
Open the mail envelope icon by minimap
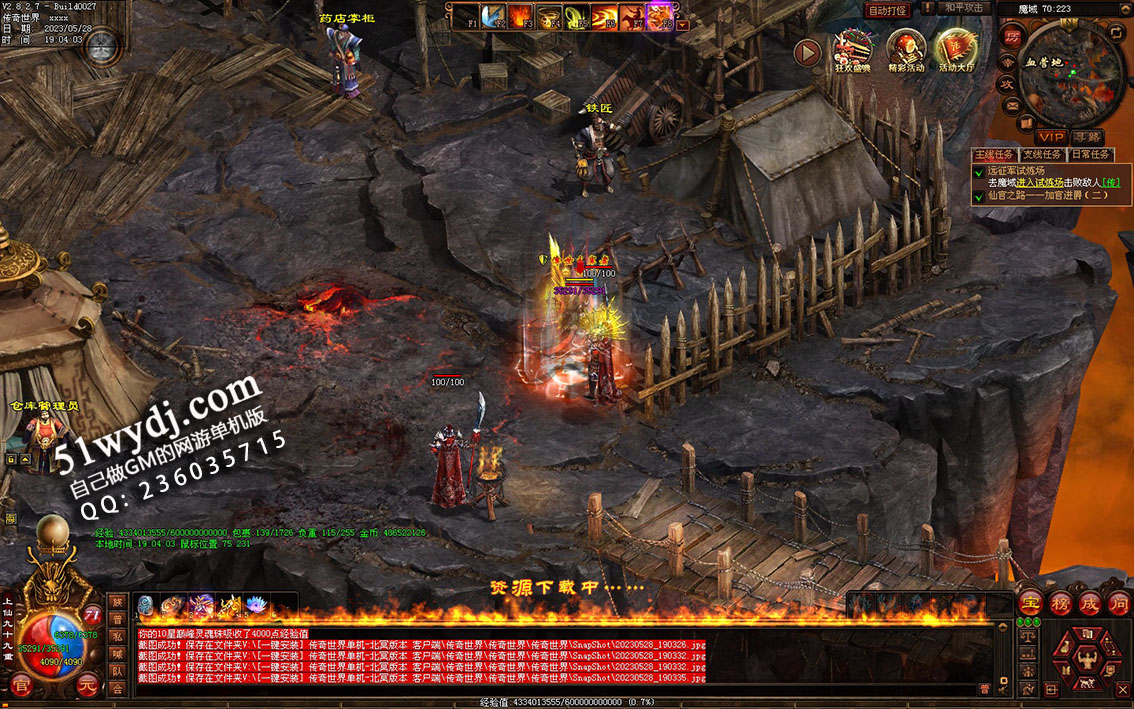point(1013,106)
